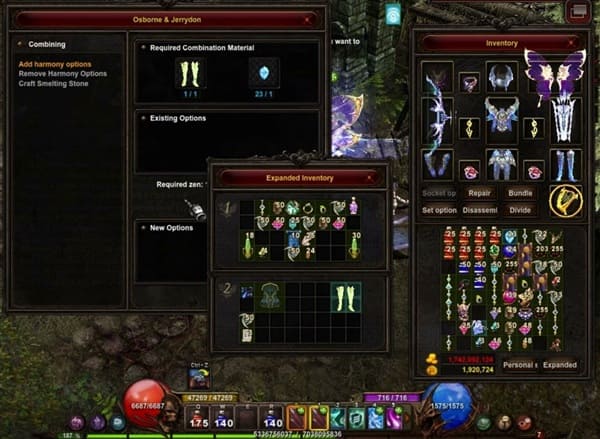
Task: Click the Divide button
Action: (521, 210)
